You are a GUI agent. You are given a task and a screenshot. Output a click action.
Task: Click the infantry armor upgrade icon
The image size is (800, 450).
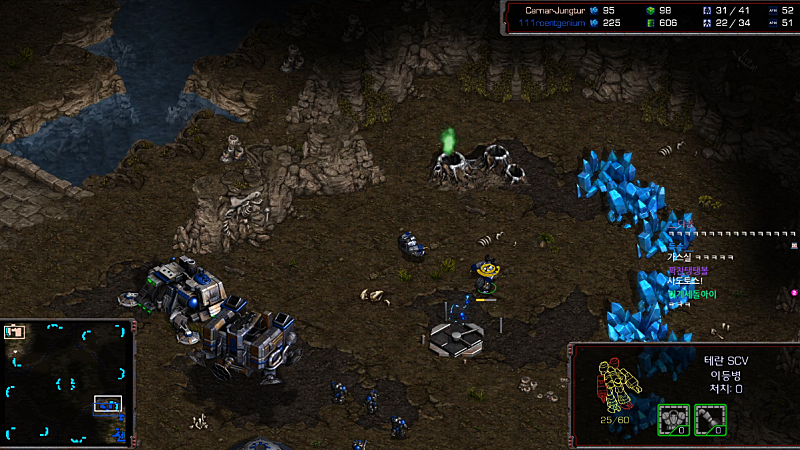pyautogui.click(x=673, y=419)
